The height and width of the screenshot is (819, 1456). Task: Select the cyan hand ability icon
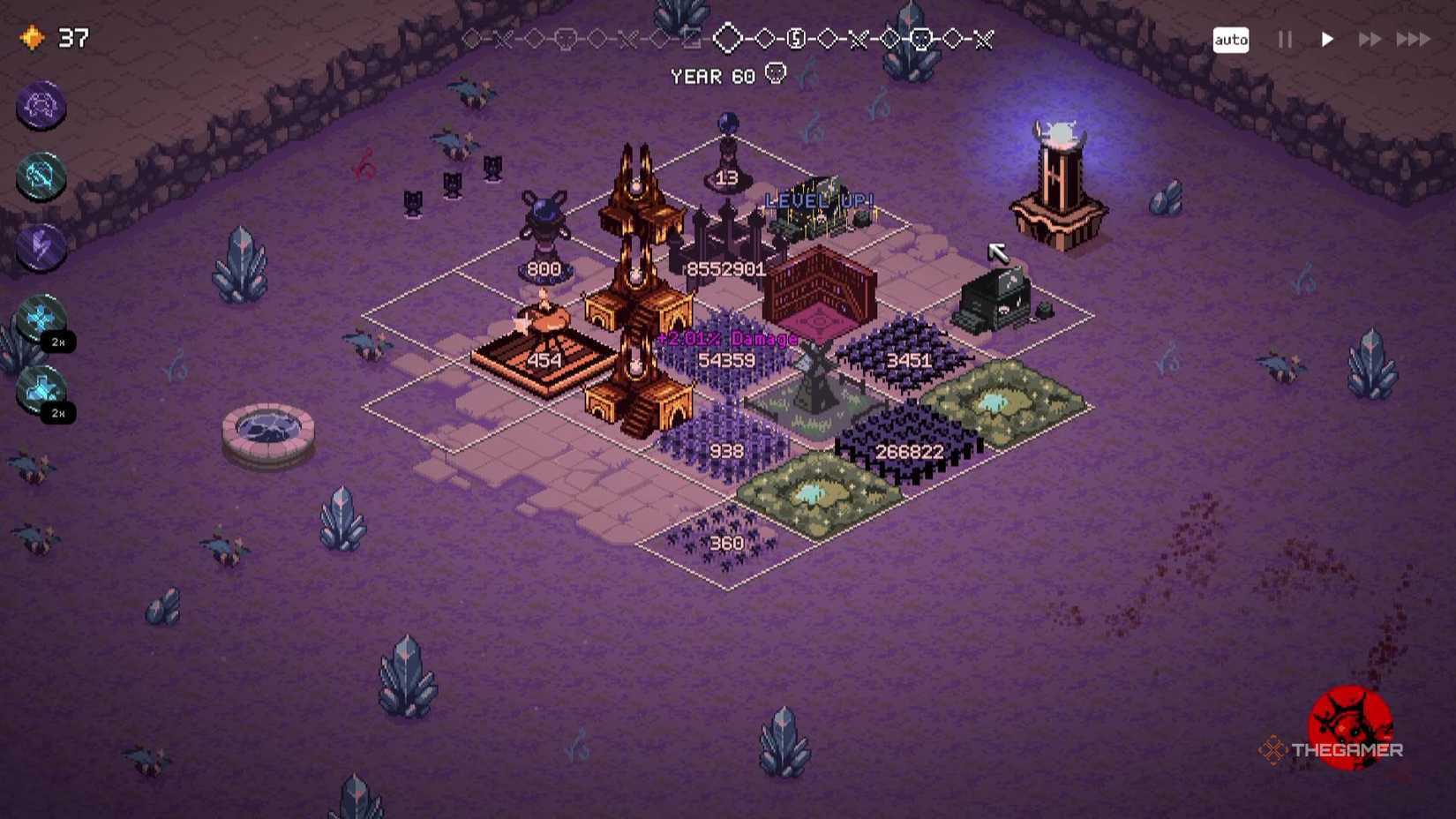(x=41, y=177)
